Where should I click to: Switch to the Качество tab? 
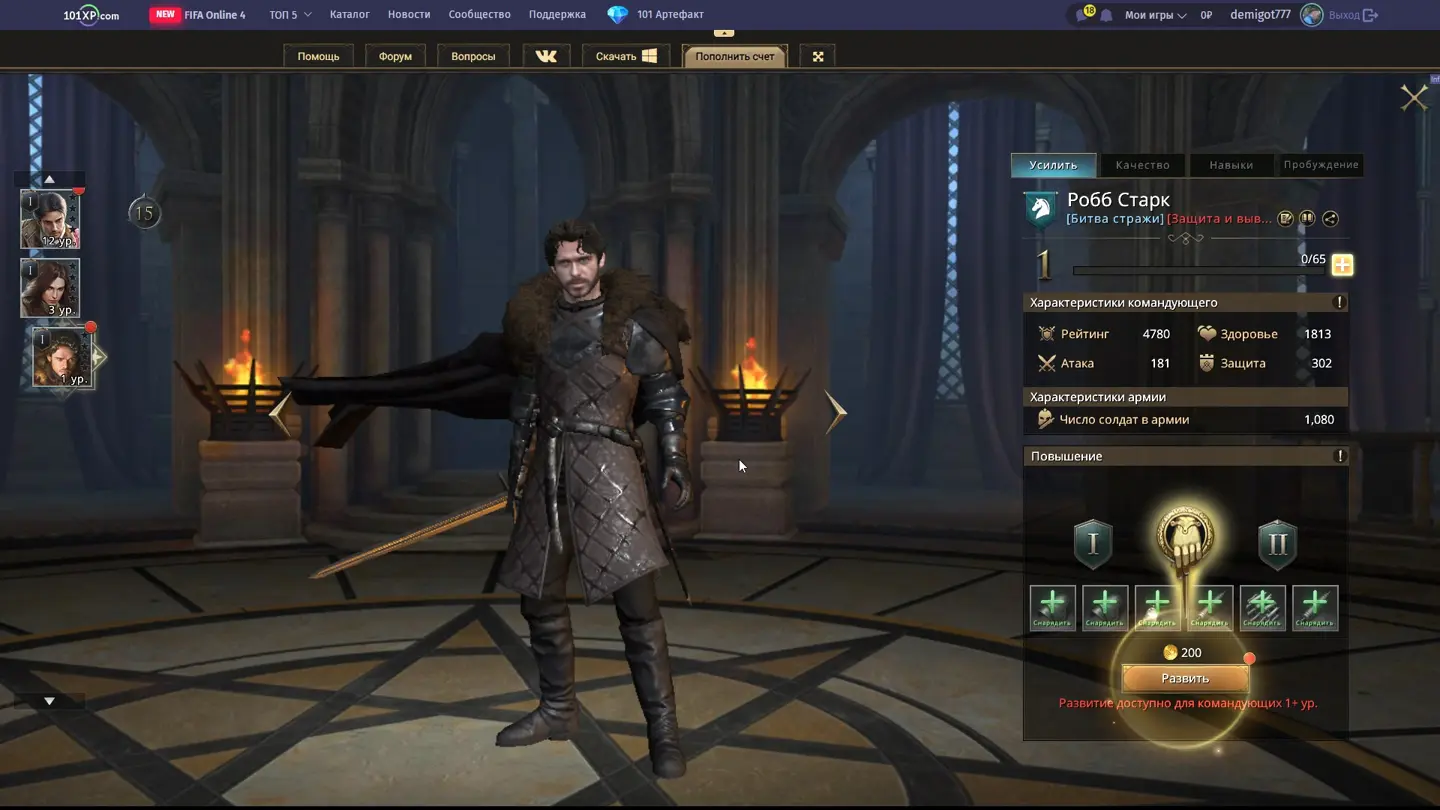[1142, 165]
